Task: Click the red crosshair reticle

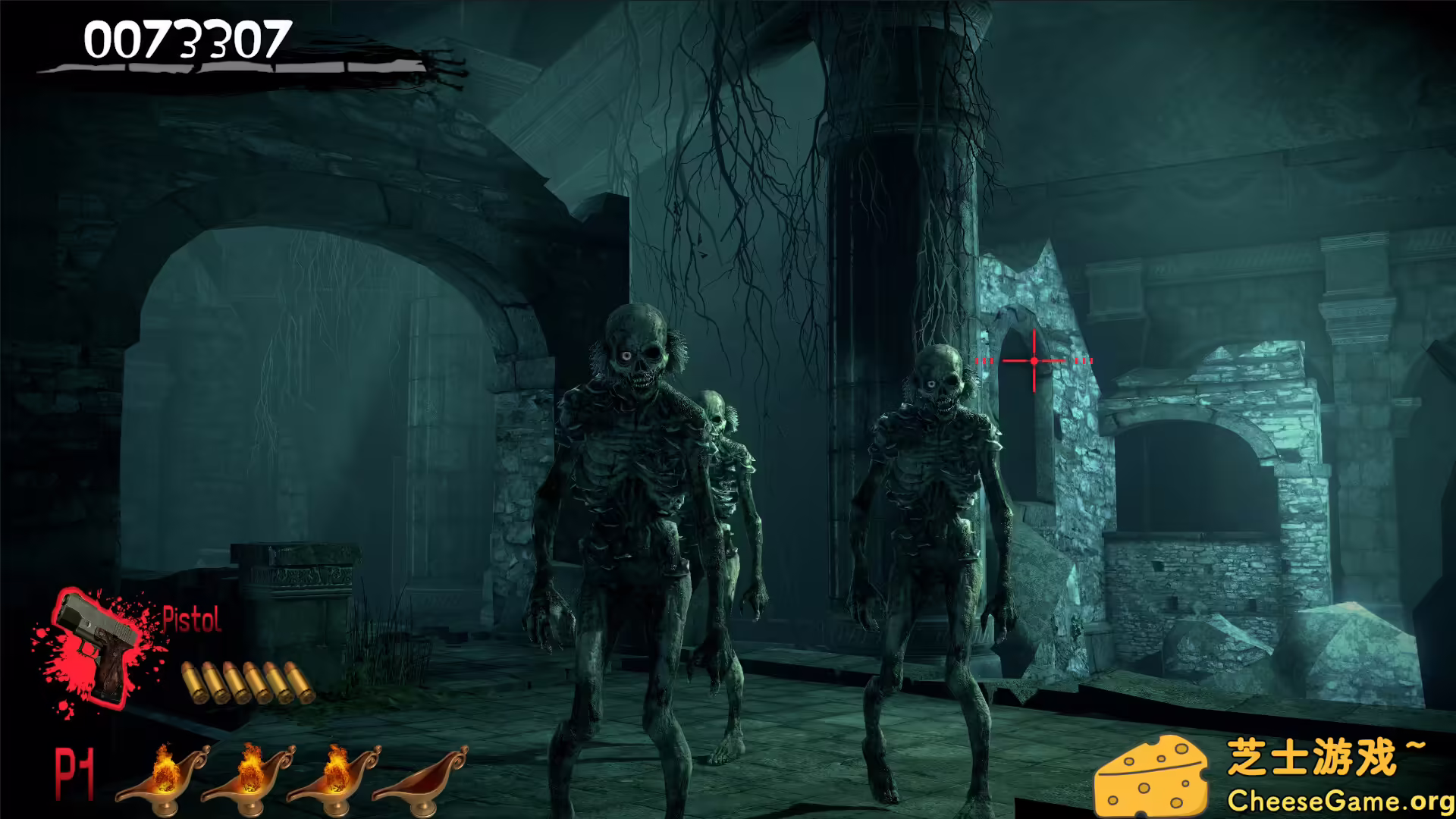Action: [x=1033, y=361]
